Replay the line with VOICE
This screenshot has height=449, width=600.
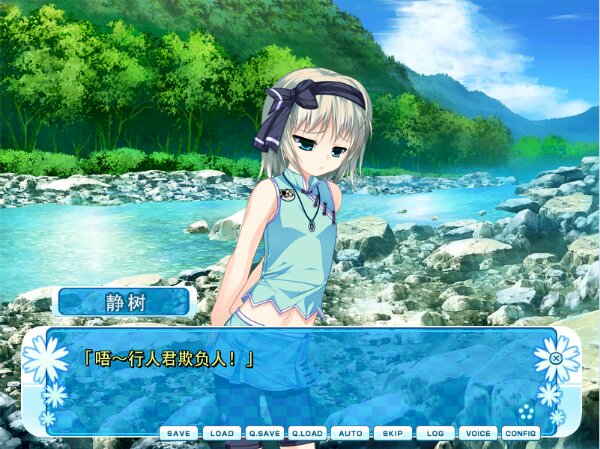[x=478, y=433]
